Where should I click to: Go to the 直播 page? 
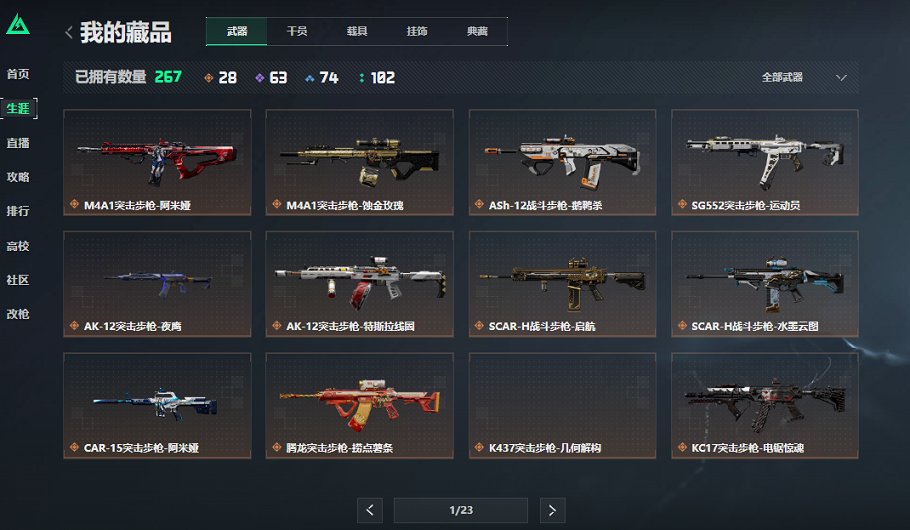pos(18,143)
